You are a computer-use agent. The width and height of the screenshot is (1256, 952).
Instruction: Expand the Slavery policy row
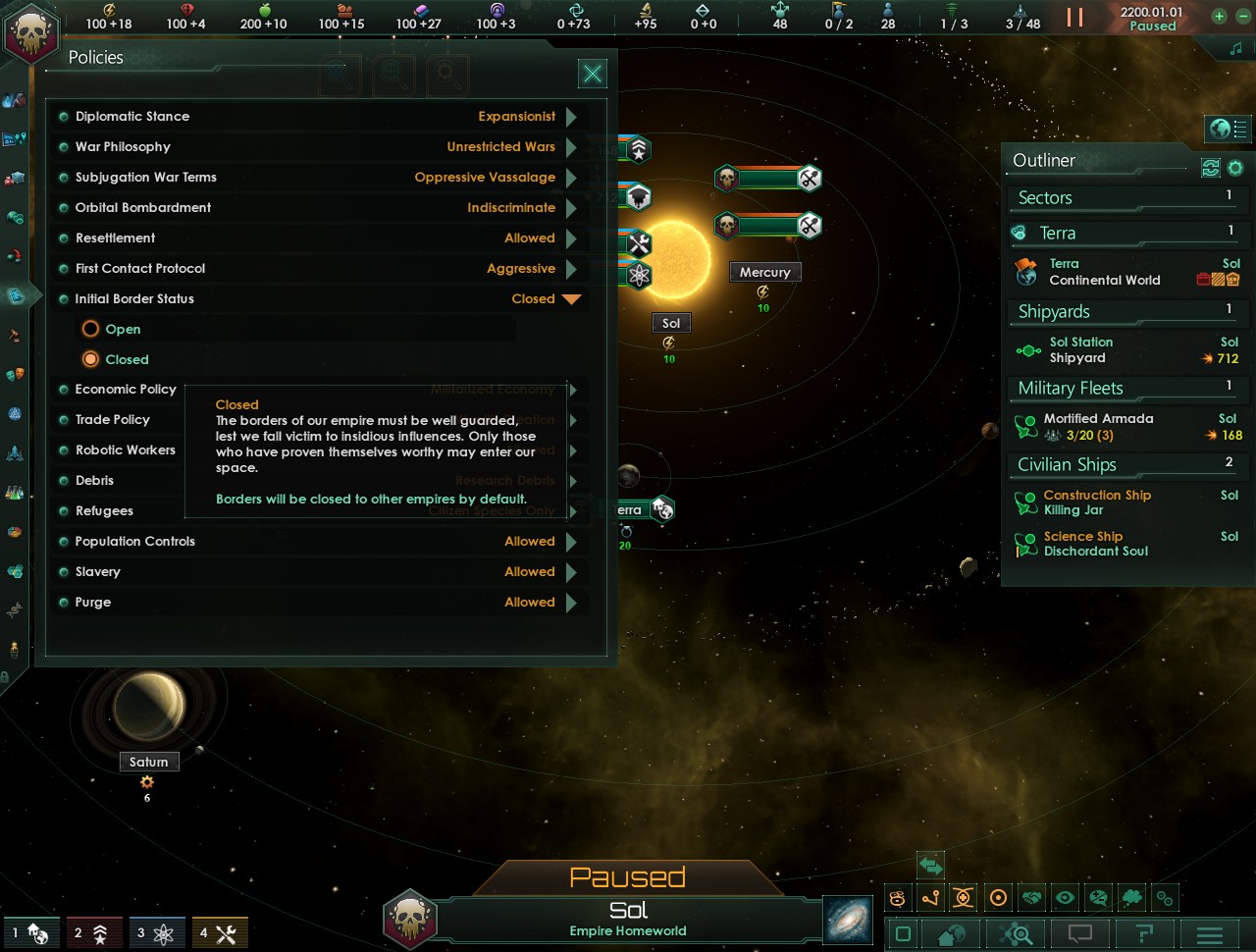point(571,572)
